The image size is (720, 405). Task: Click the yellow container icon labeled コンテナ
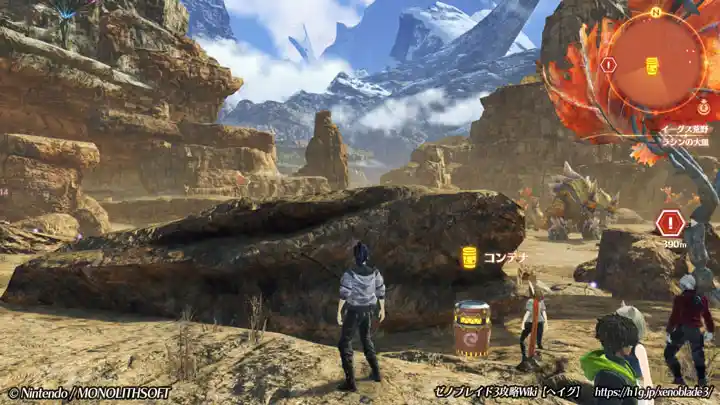tap(468, 257)
